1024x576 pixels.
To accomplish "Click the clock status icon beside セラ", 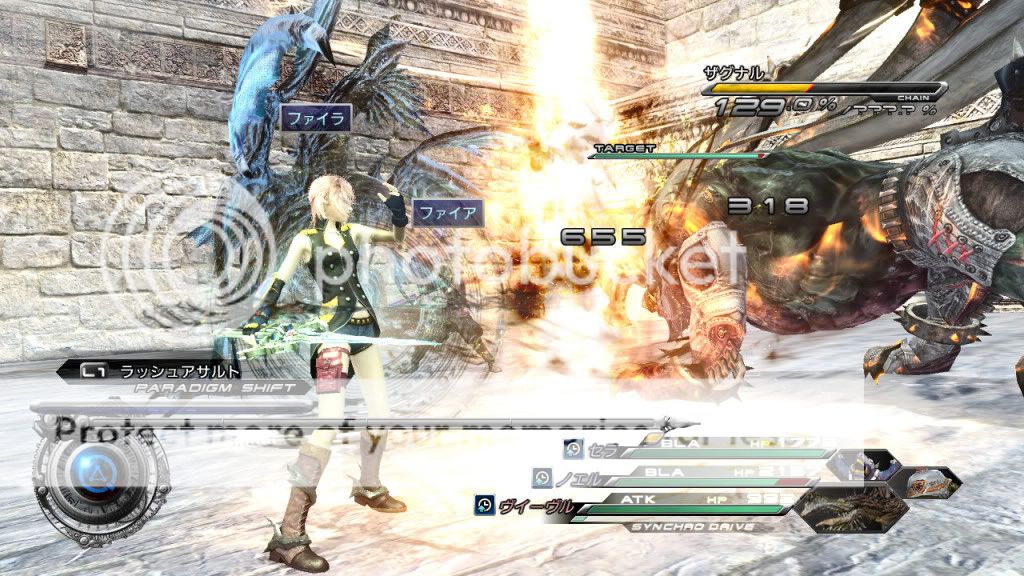I will [x=573, y=449].
